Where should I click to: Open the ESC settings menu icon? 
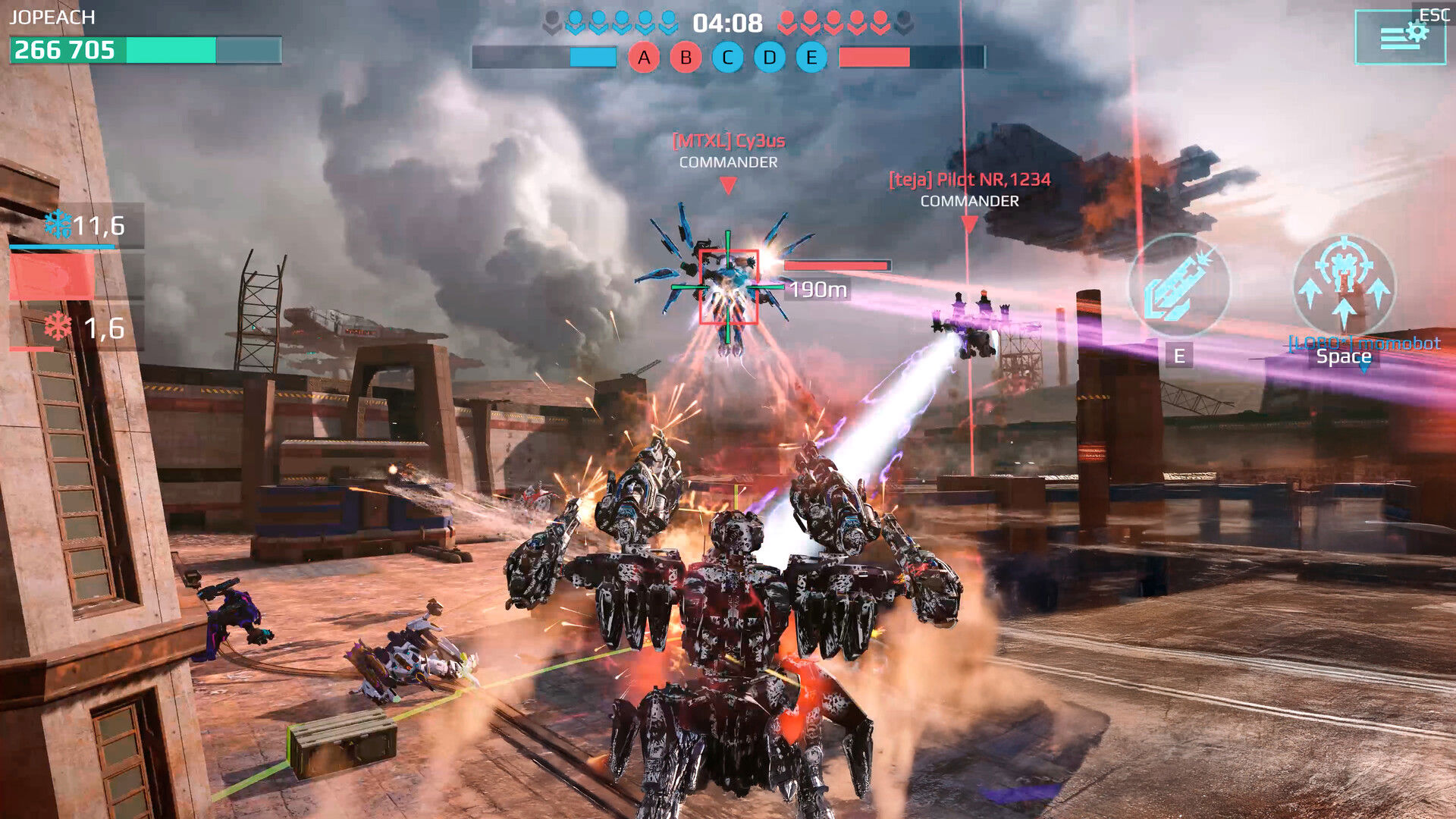(x=1402, y=36)
